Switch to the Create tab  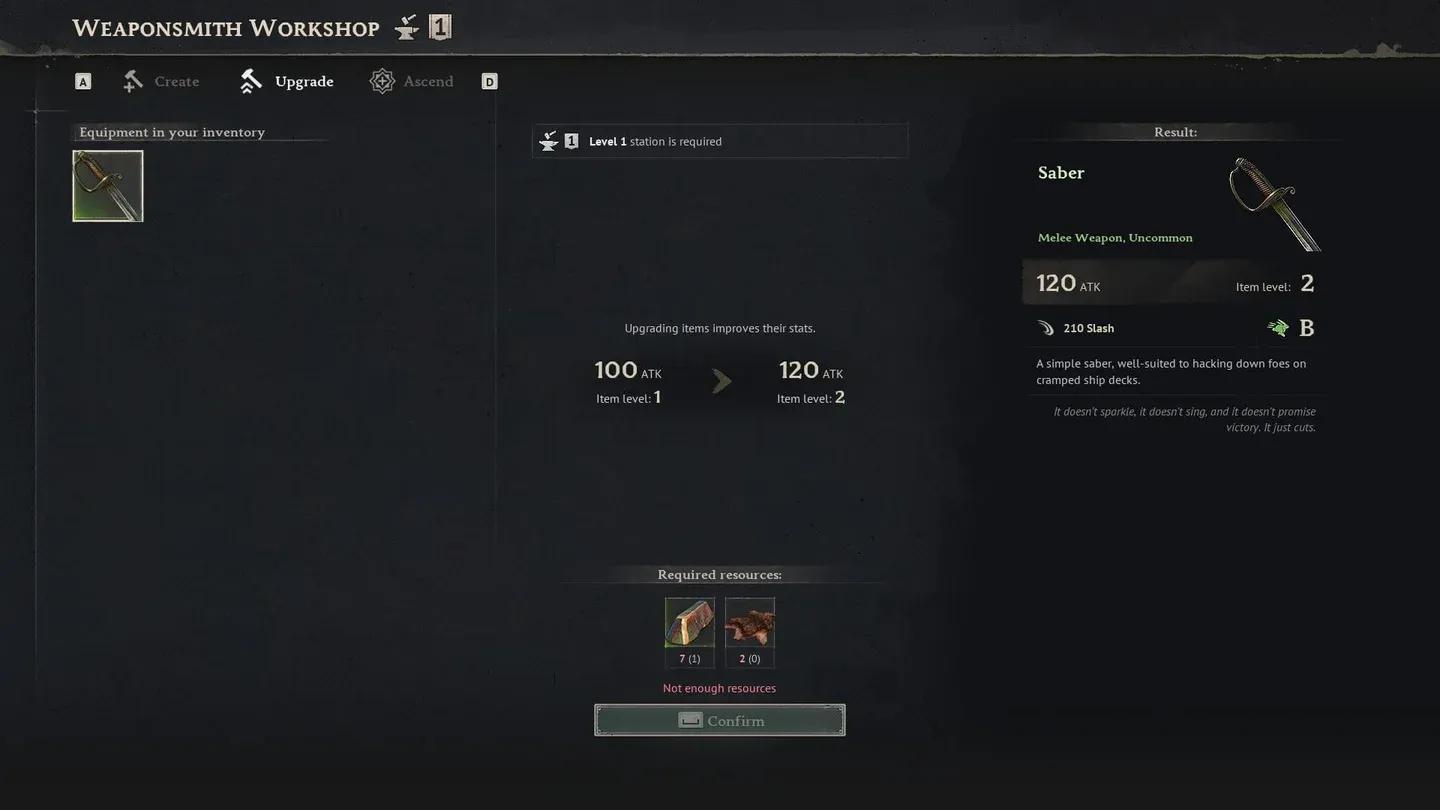(x=176, y=81)
